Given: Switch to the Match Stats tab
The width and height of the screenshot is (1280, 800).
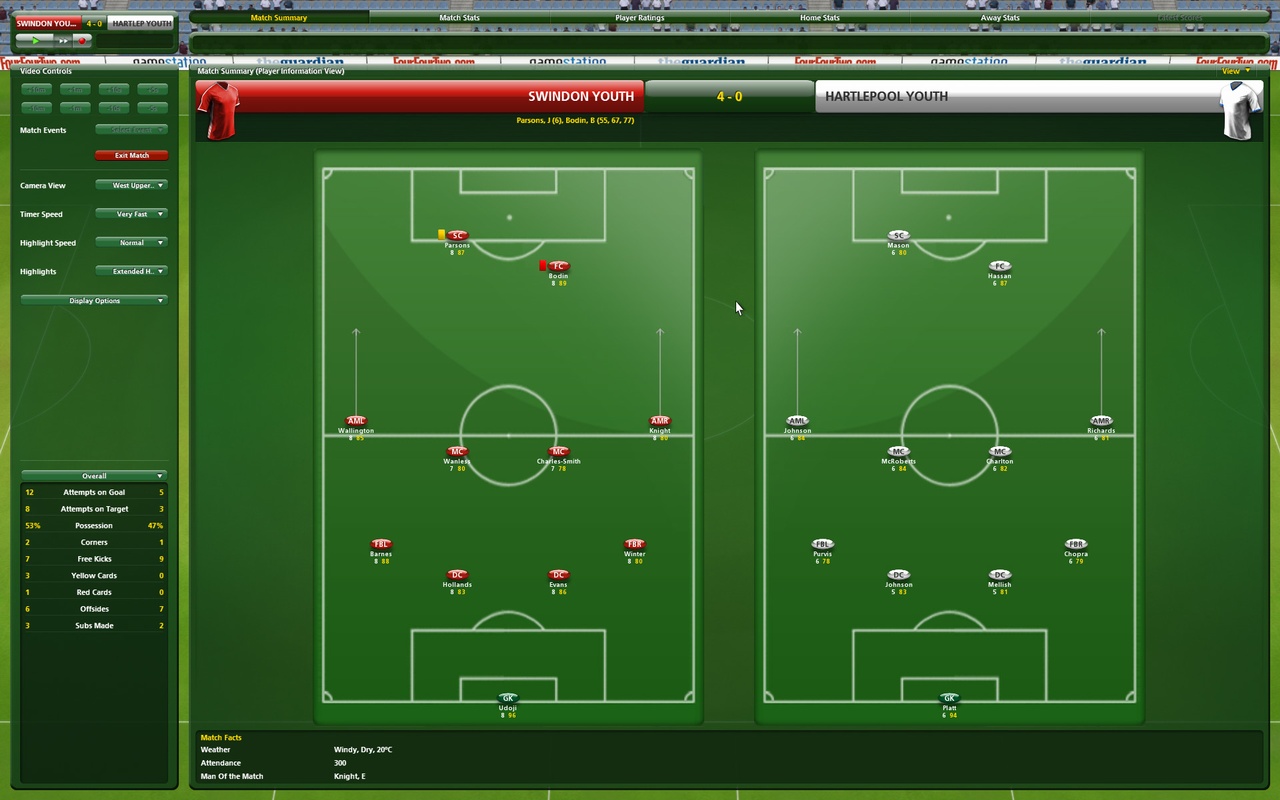Looking at the screenshot, I should click(x=458, y=17).
